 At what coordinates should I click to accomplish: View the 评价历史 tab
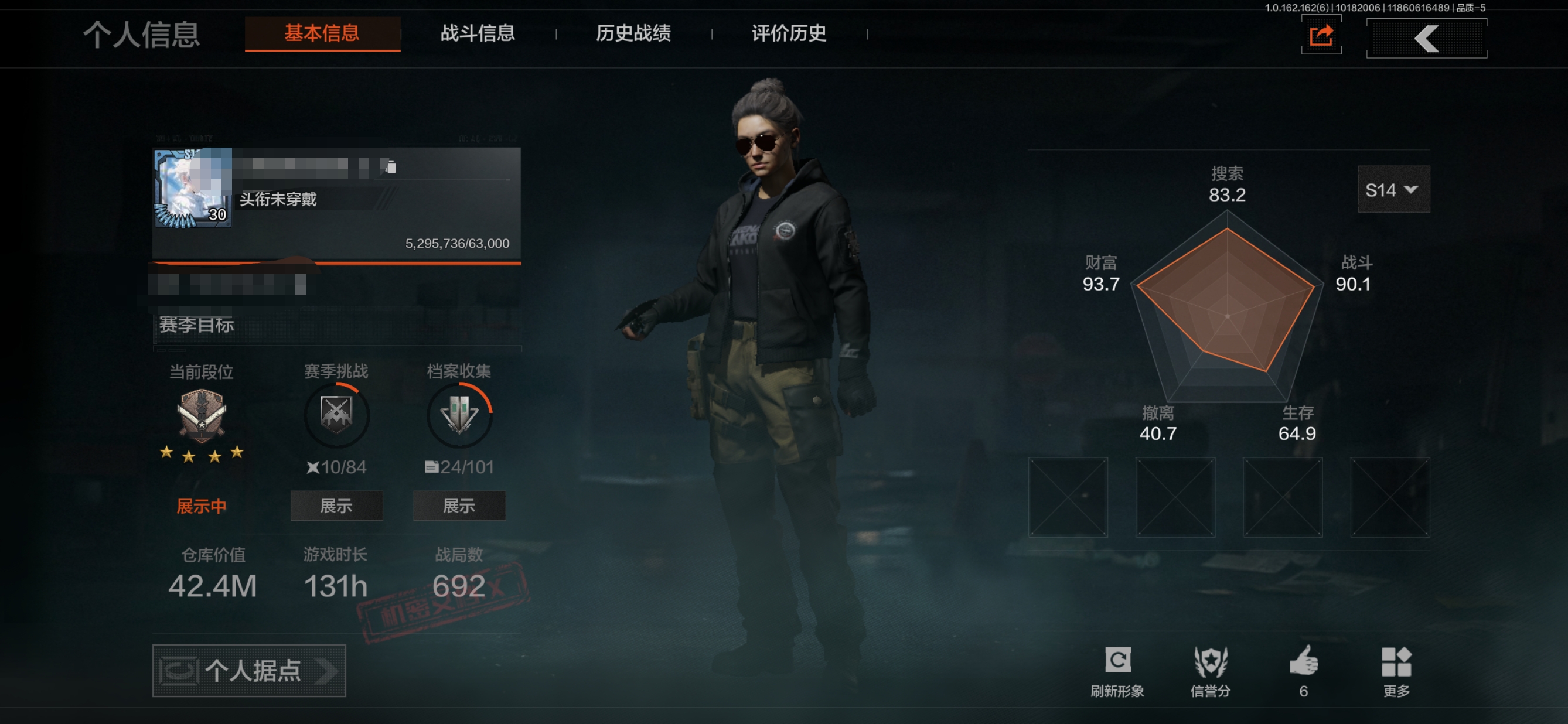pos(789,33)
